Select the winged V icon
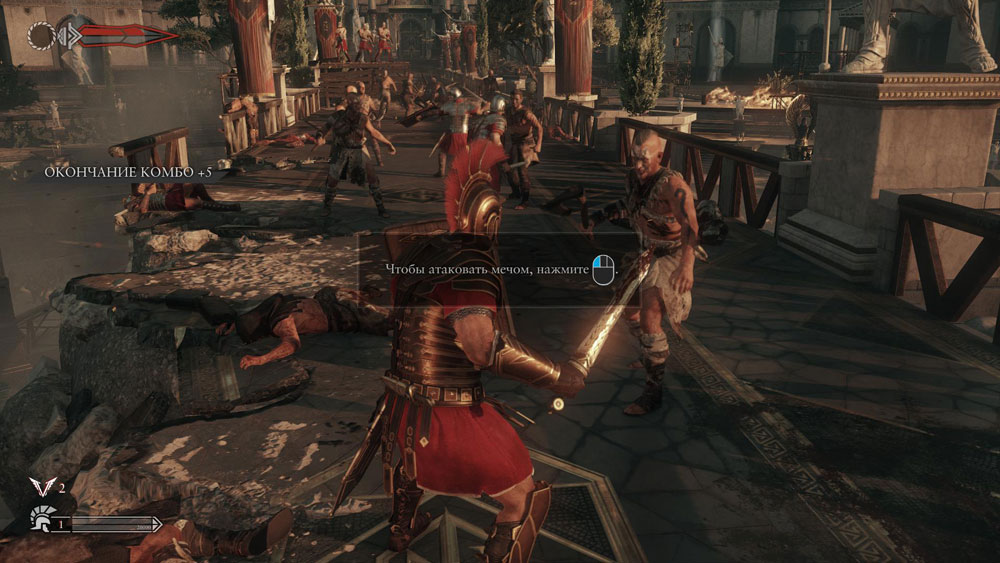This screenshot has width=1000, height=563. (x=42, y=488)
